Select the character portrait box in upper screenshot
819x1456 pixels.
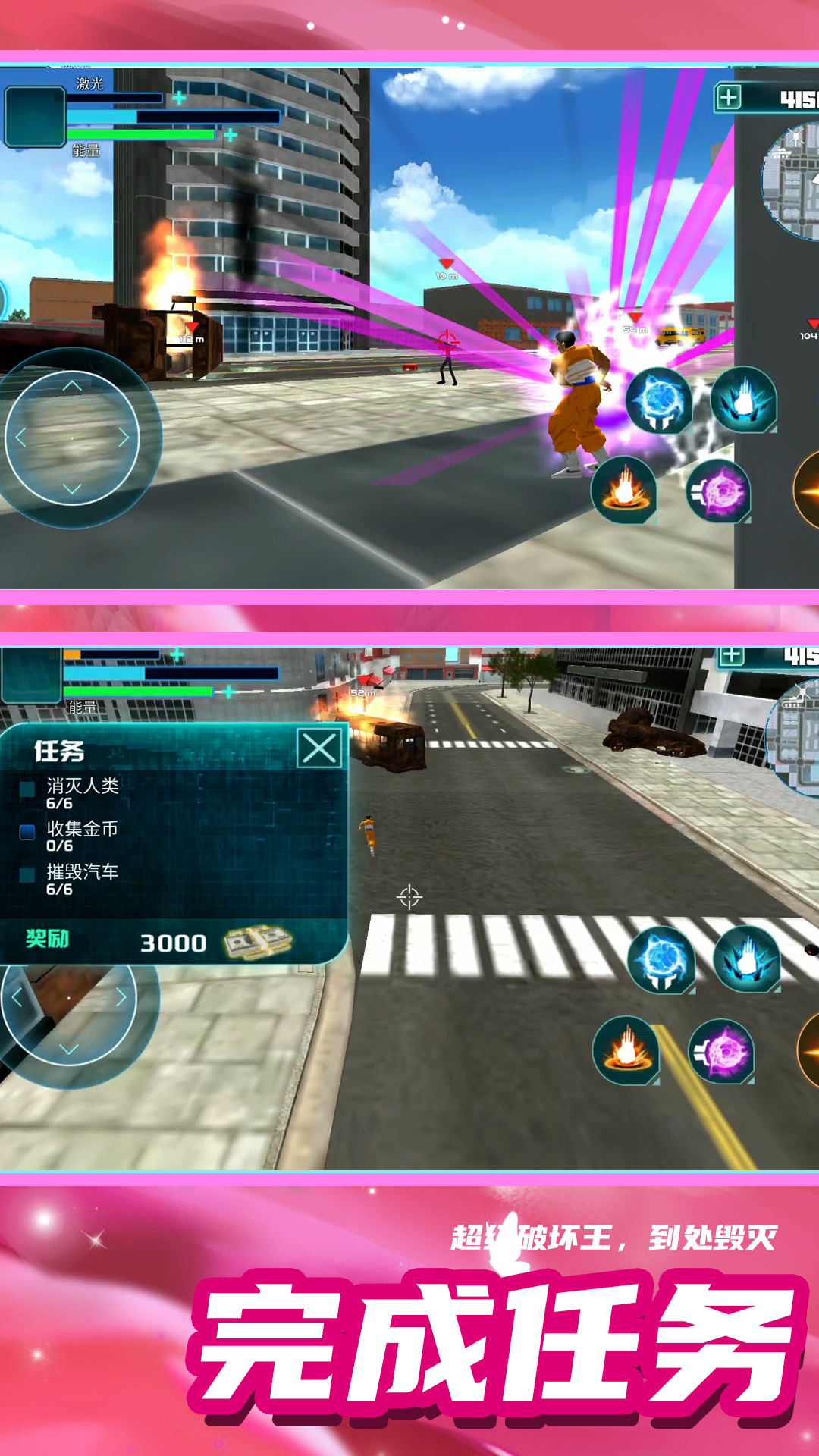coord(34,116)
